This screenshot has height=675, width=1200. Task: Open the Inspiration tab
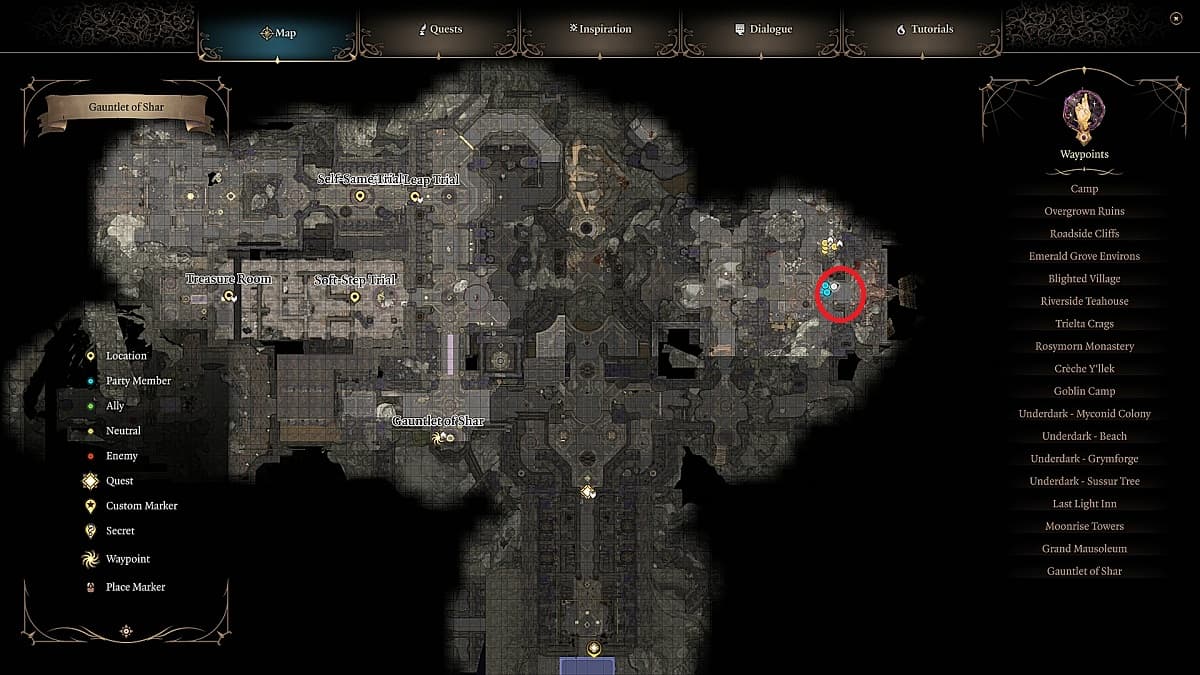[x=599, y=30]
